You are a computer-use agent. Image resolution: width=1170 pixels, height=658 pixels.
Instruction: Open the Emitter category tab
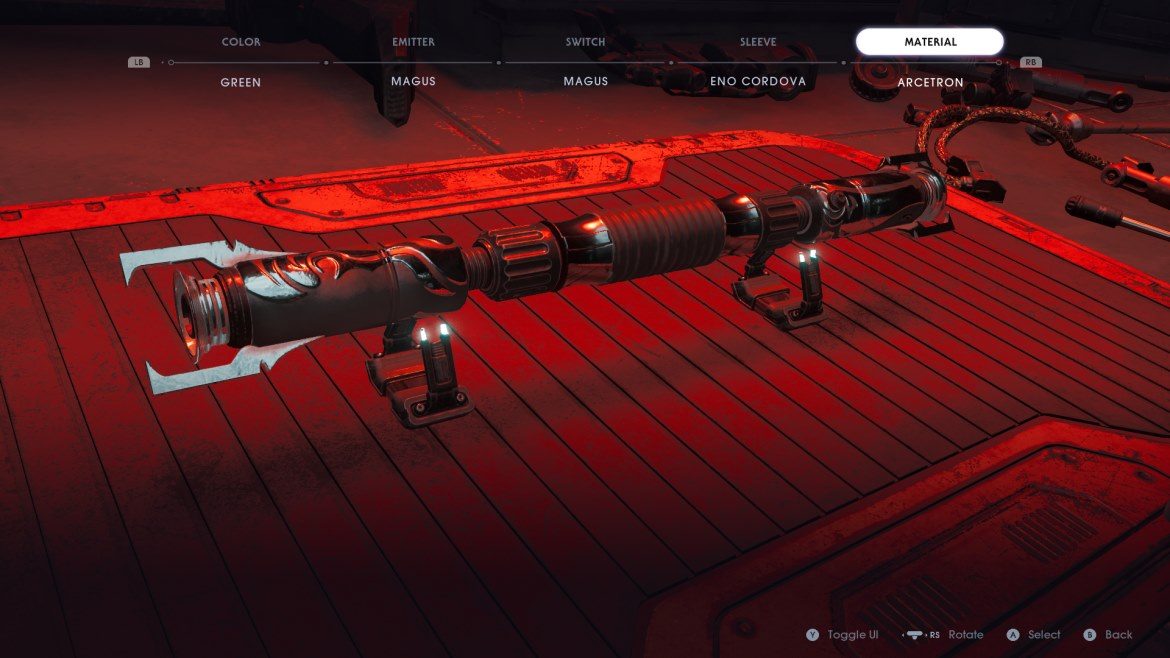(x=413, y=42)
